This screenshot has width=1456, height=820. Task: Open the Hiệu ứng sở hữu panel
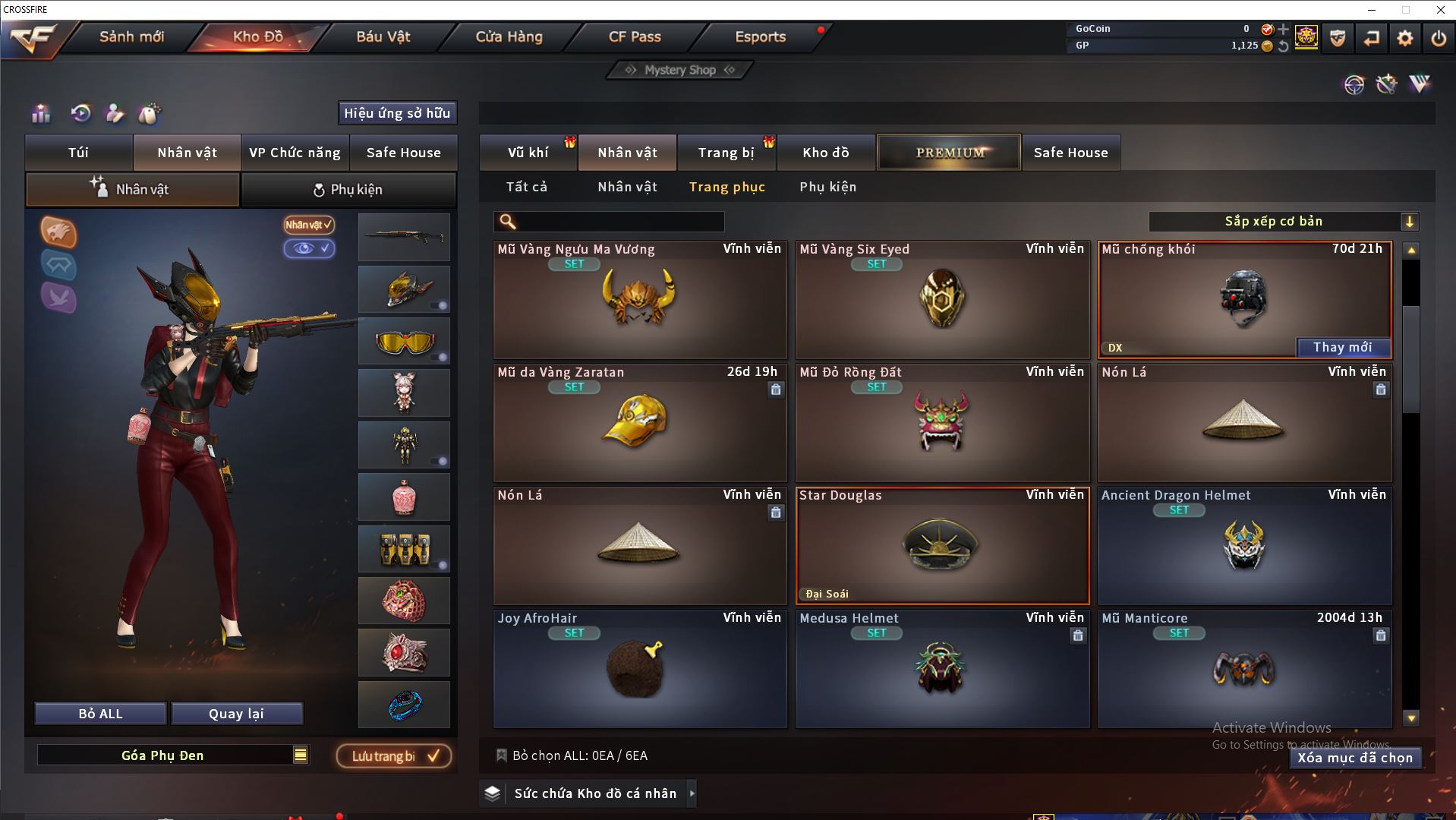tap(397, 113)
